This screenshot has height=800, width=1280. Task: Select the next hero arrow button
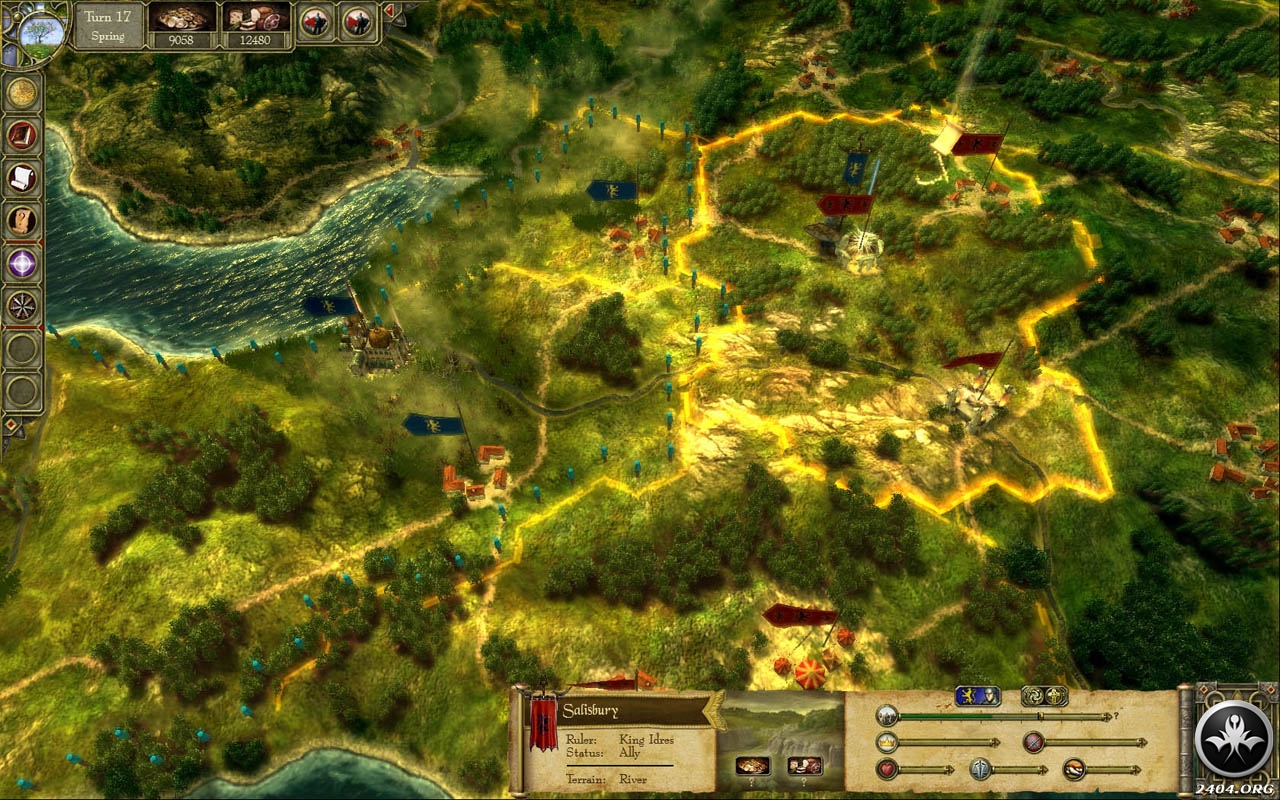click(x=357, y=21)
